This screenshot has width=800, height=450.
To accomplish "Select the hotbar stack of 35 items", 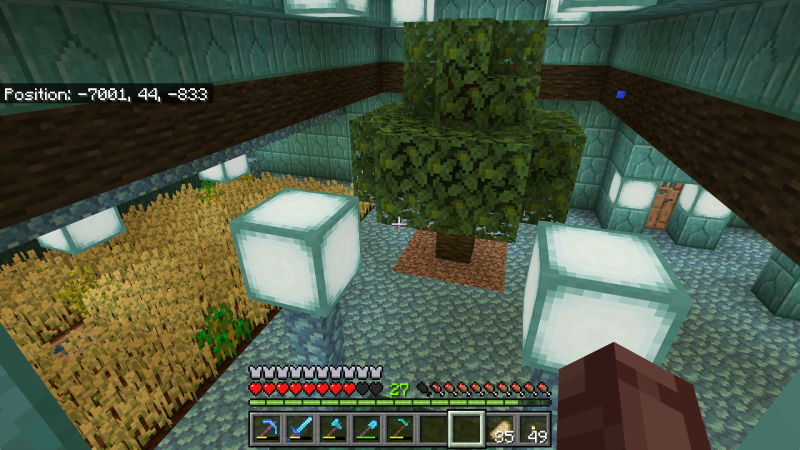I will tap(501, 428).
